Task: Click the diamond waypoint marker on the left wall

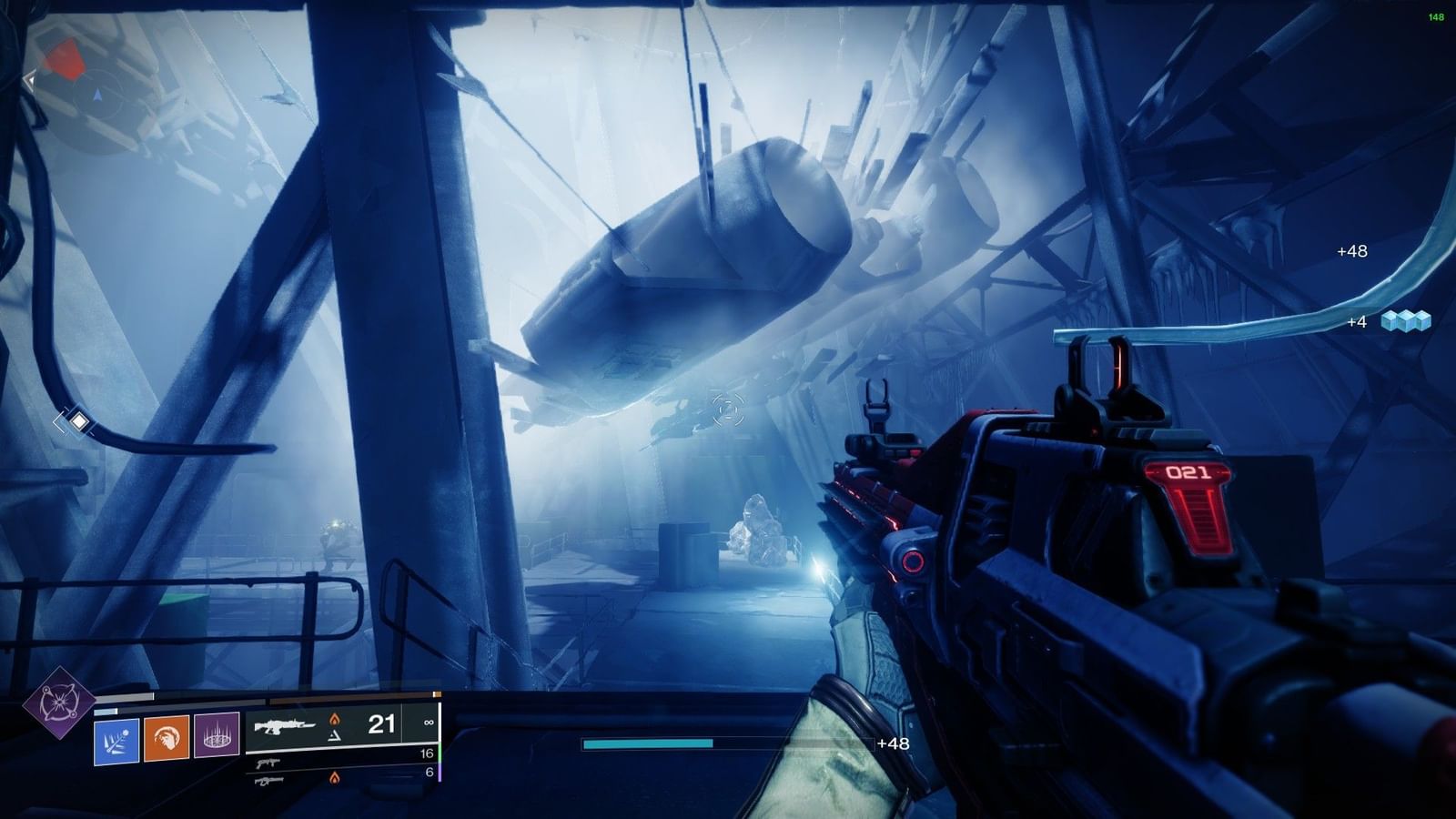Action: [79, 421]
